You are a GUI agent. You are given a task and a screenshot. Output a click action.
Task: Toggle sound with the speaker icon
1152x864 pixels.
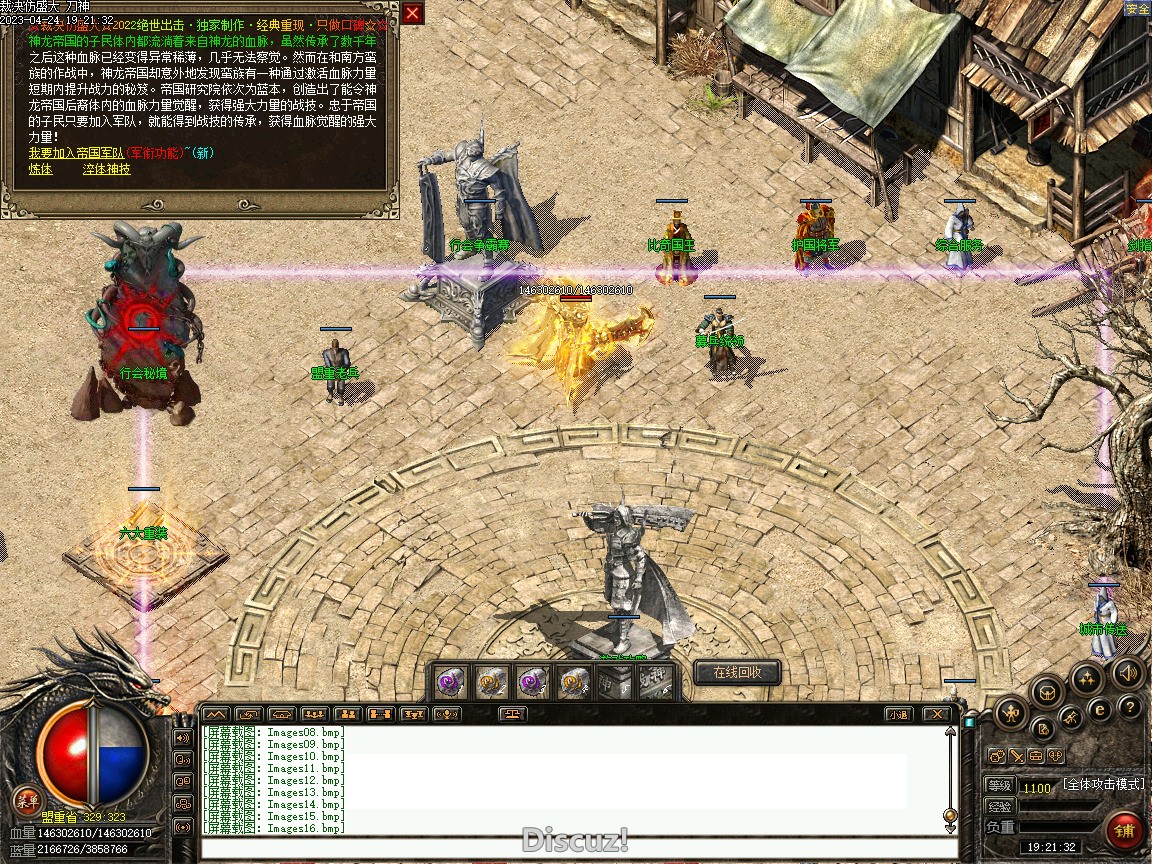(1128, 673)
